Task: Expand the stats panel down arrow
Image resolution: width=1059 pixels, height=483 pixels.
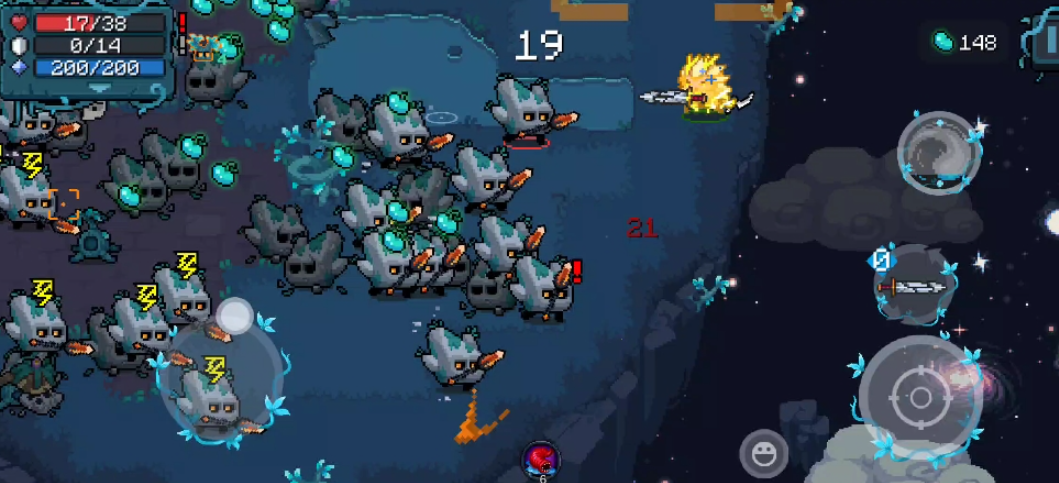Action: [x=97, y=89]
